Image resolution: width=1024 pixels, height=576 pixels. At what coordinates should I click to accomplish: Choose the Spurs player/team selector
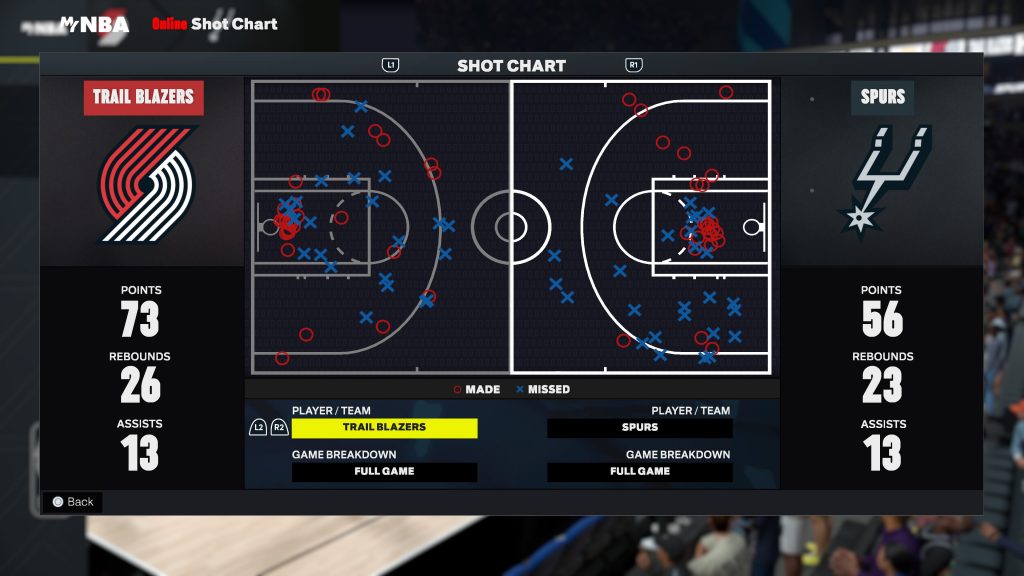click(639, 427)
